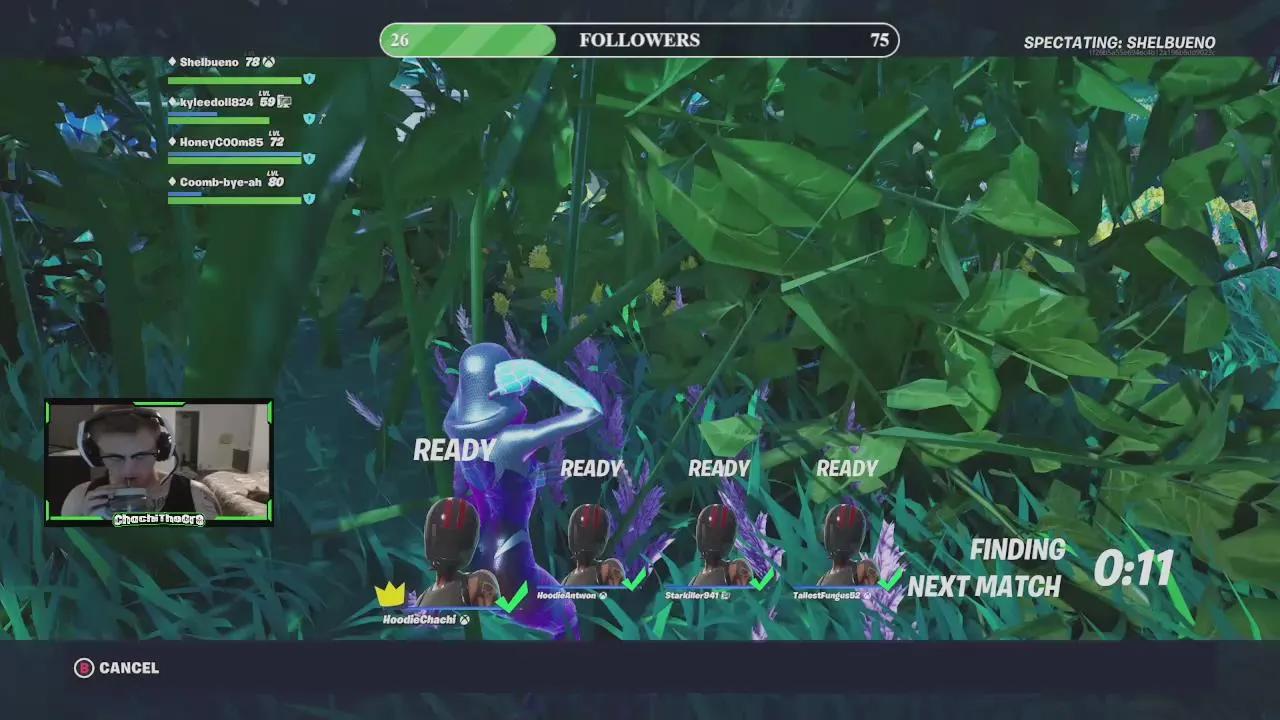Toggle Starkiller941's green ready check
1280x720 pixels.
tap(762, 579)
